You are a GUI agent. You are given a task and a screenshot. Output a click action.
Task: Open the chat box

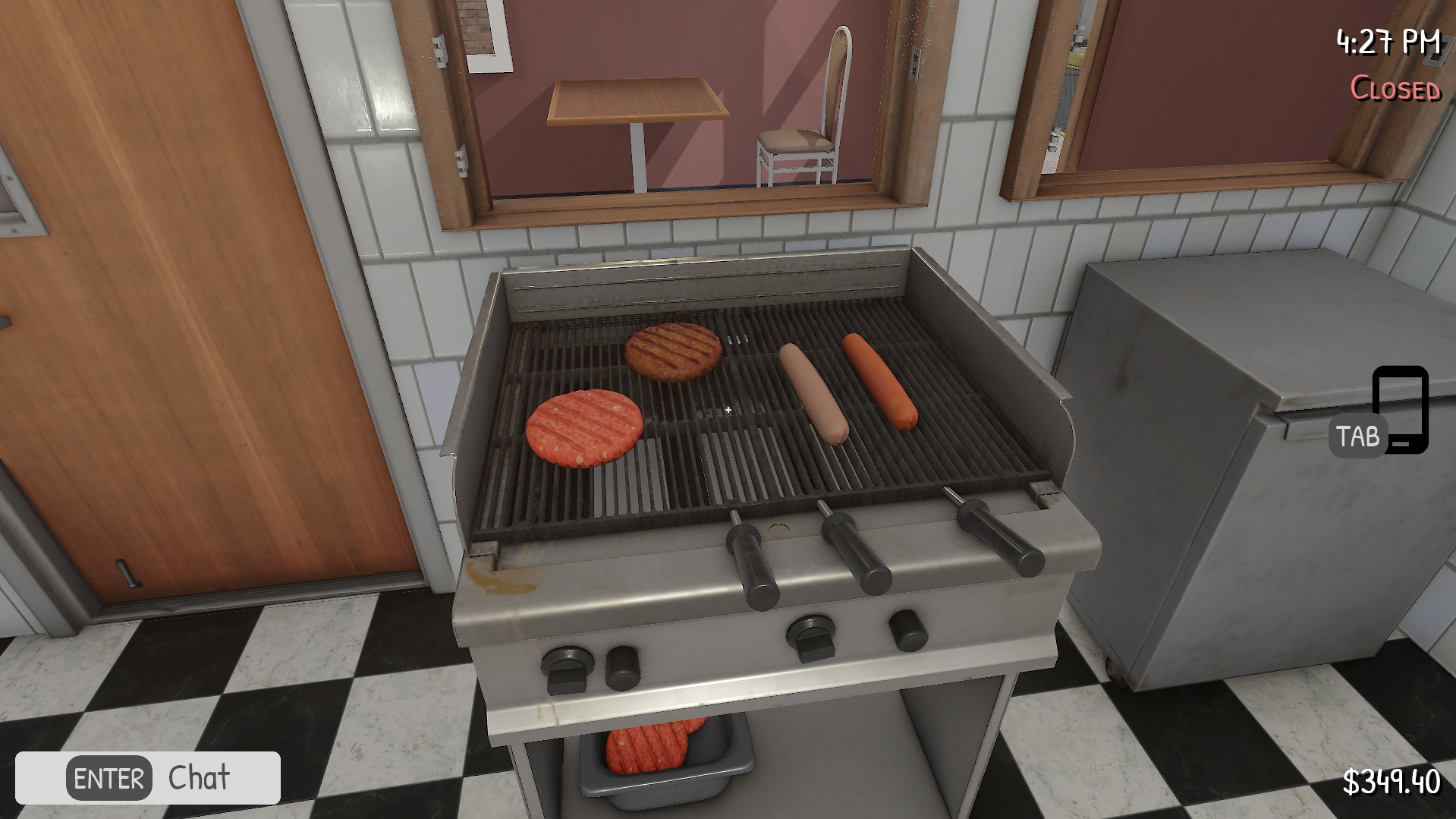(148, 778)
